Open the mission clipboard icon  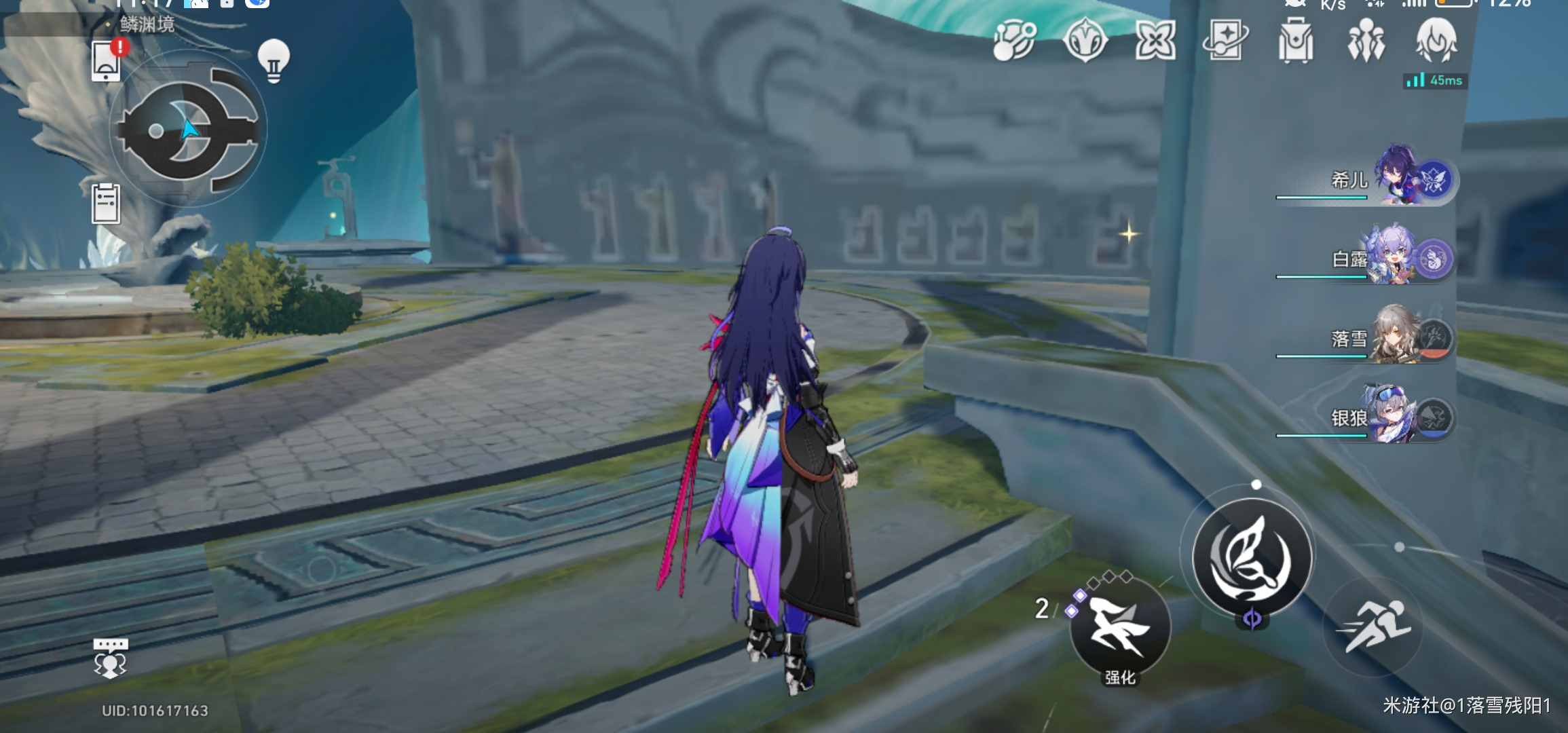(x=106, y=203)
